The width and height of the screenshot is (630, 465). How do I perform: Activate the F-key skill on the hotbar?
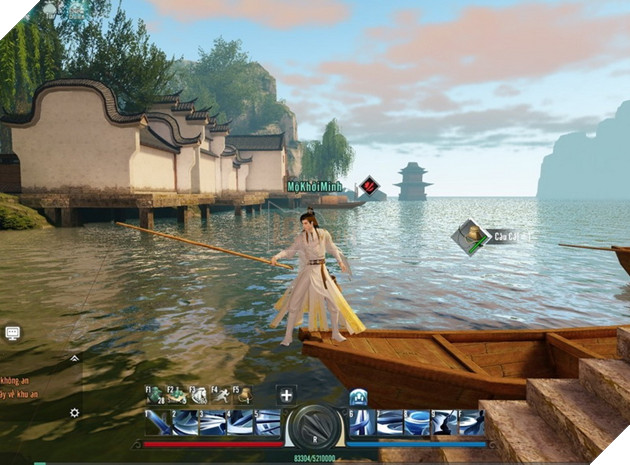(x=471, y=423)
